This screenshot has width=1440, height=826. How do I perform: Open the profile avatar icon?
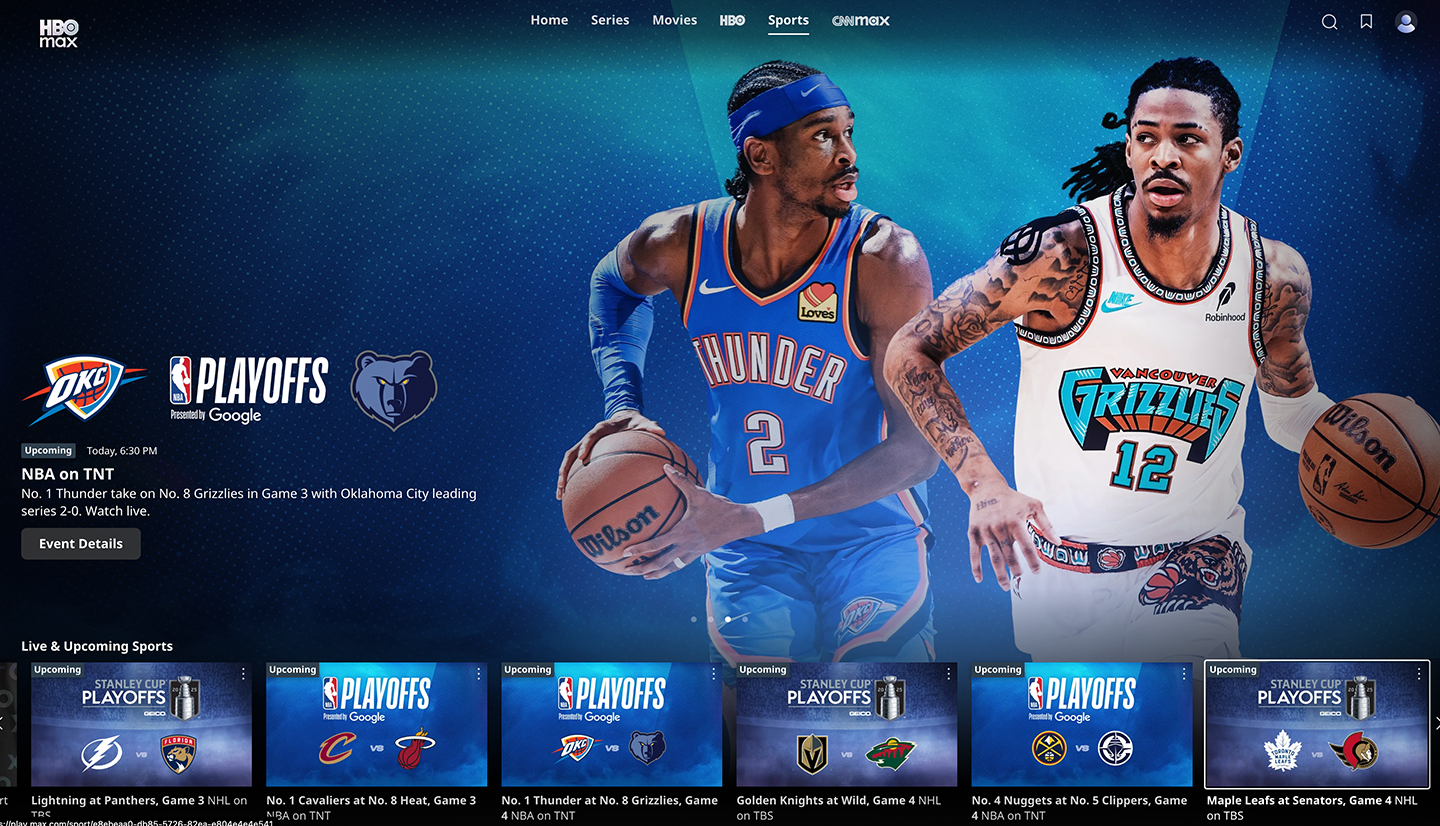1406,21
